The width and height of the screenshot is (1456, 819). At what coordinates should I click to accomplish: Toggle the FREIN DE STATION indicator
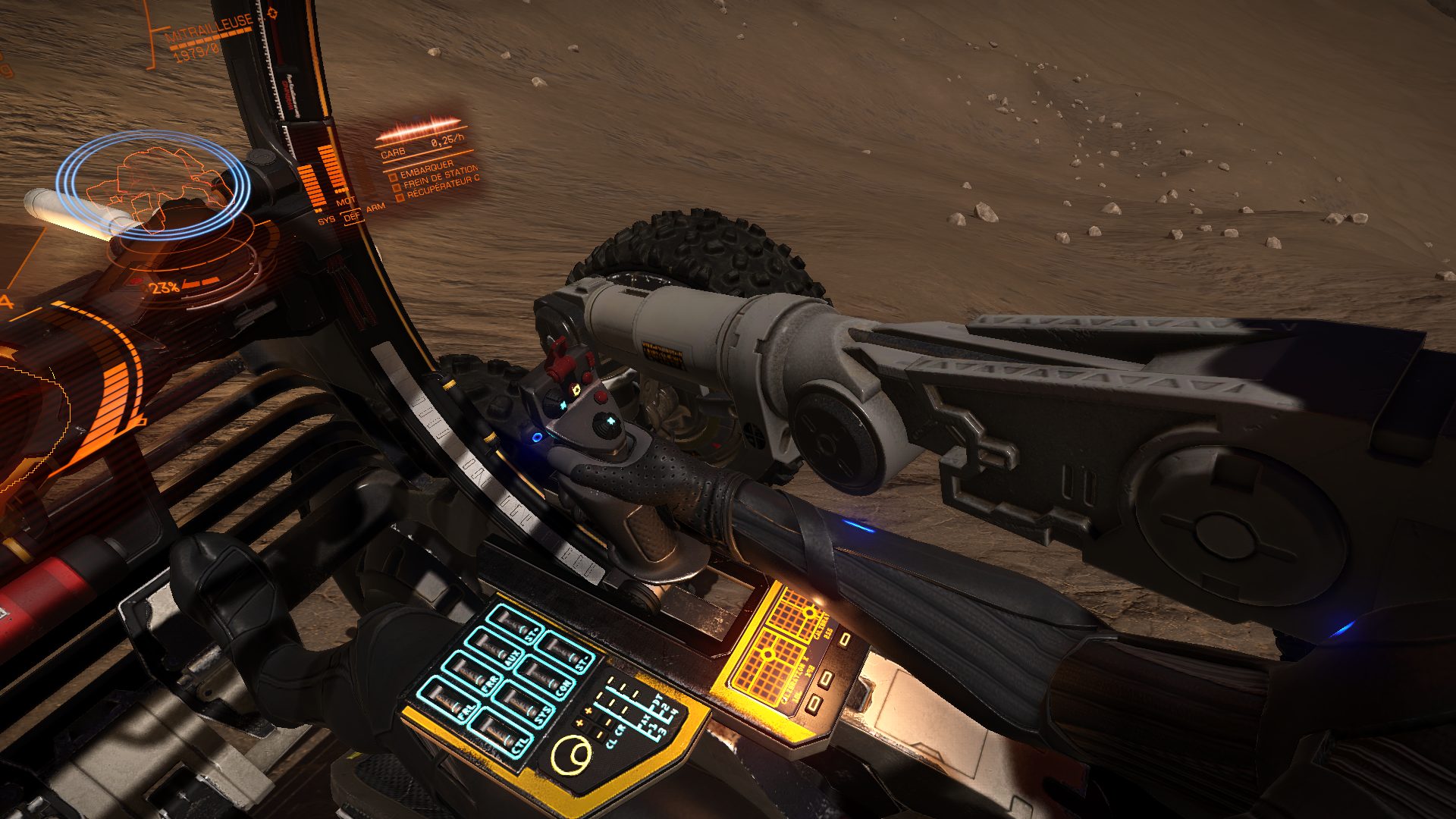pos(397,186)
